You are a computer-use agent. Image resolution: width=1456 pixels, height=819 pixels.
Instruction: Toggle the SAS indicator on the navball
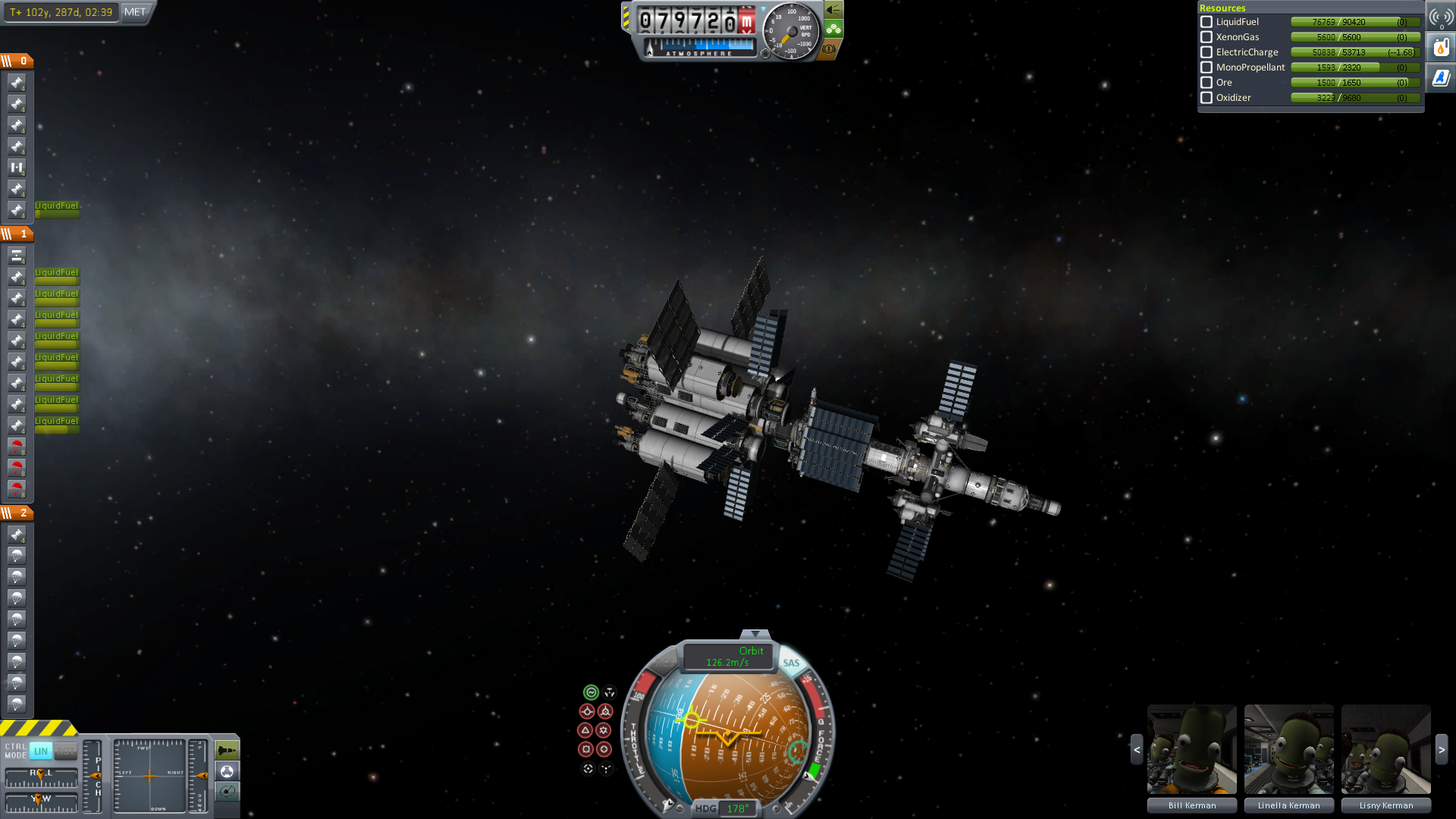pos(791,663)
